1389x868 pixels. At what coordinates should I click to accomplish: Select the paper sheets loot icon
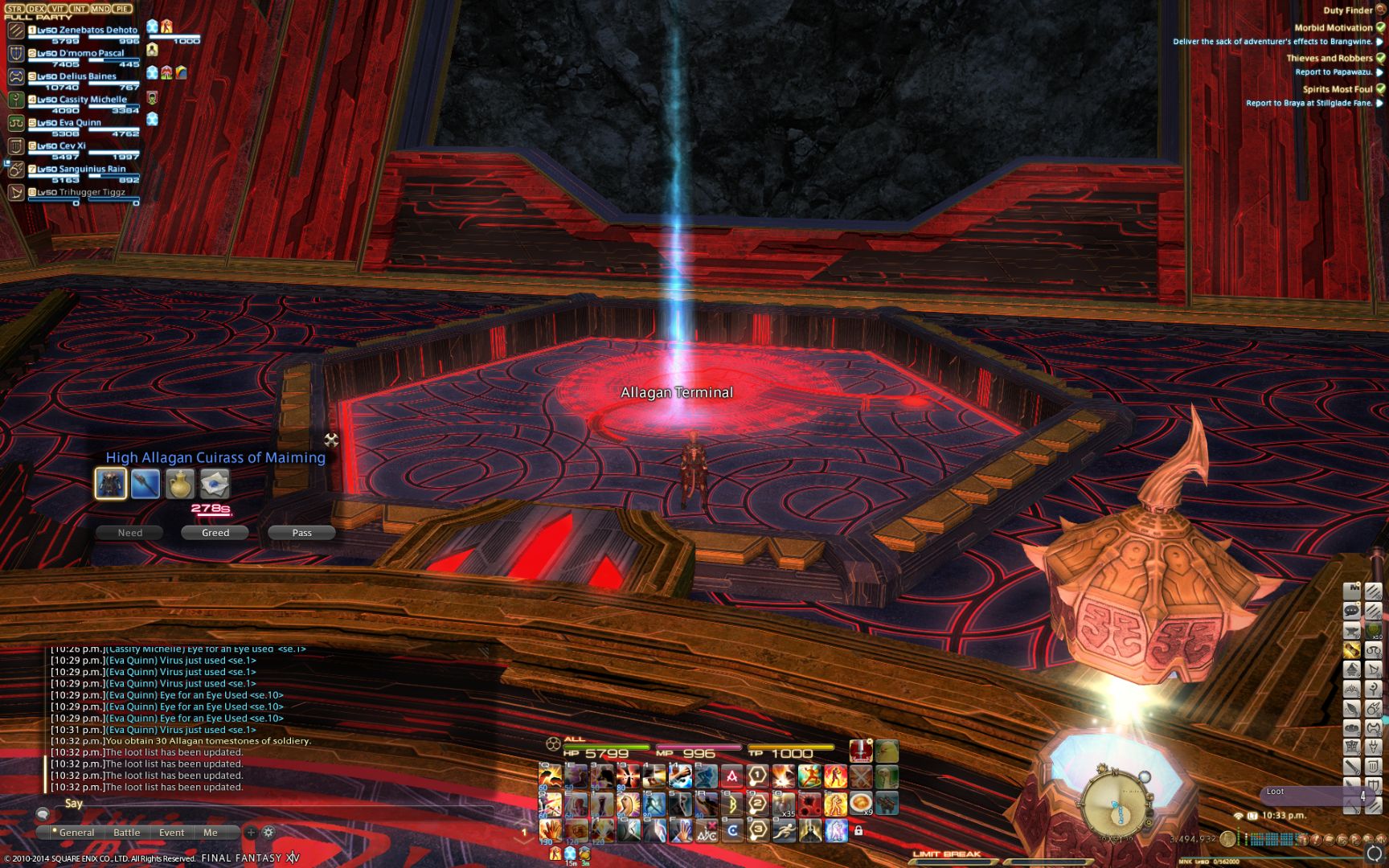click(x=215, y=484)
